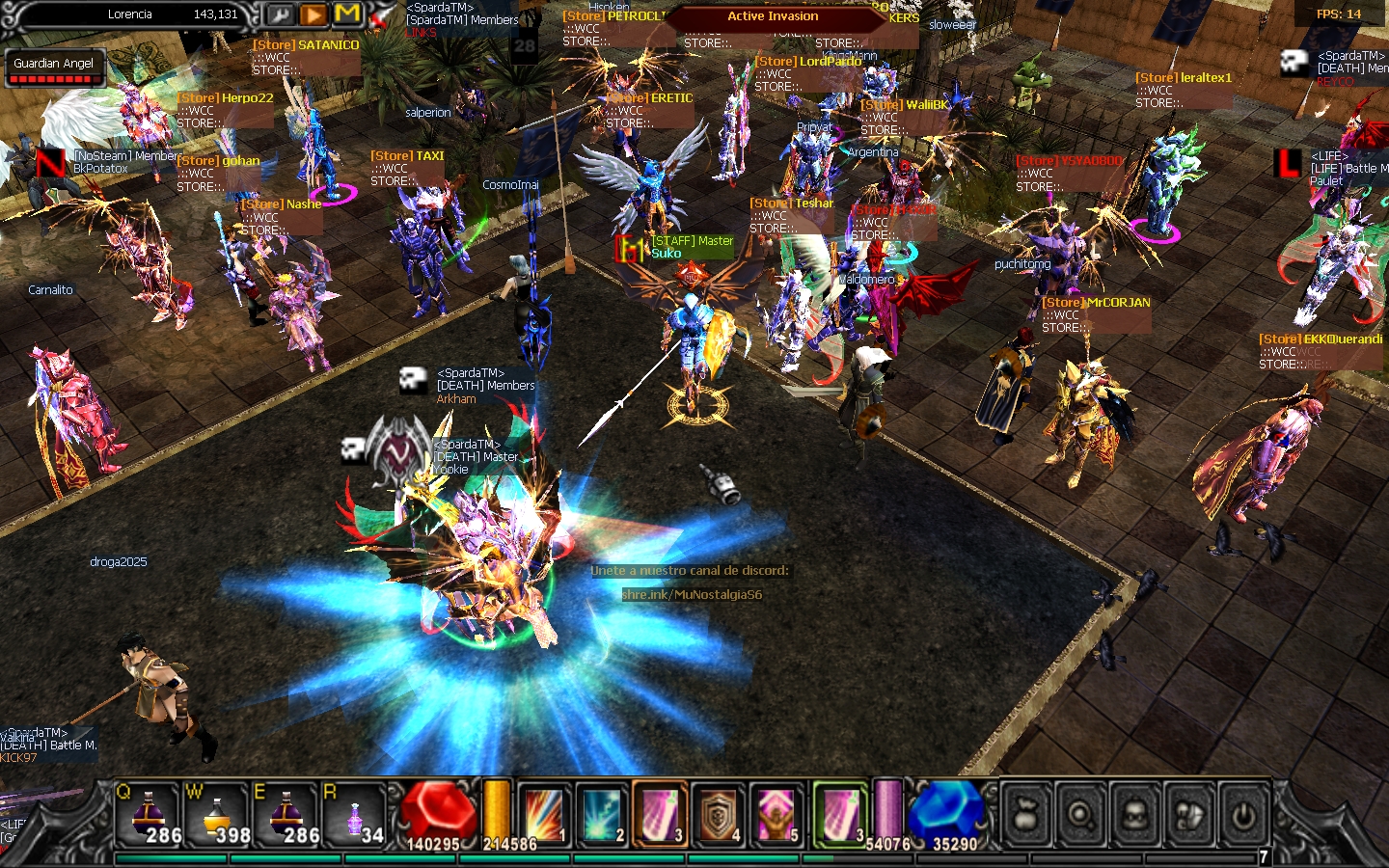
Task: Use the yellow potion in the W slot
Action: point(218,815)
